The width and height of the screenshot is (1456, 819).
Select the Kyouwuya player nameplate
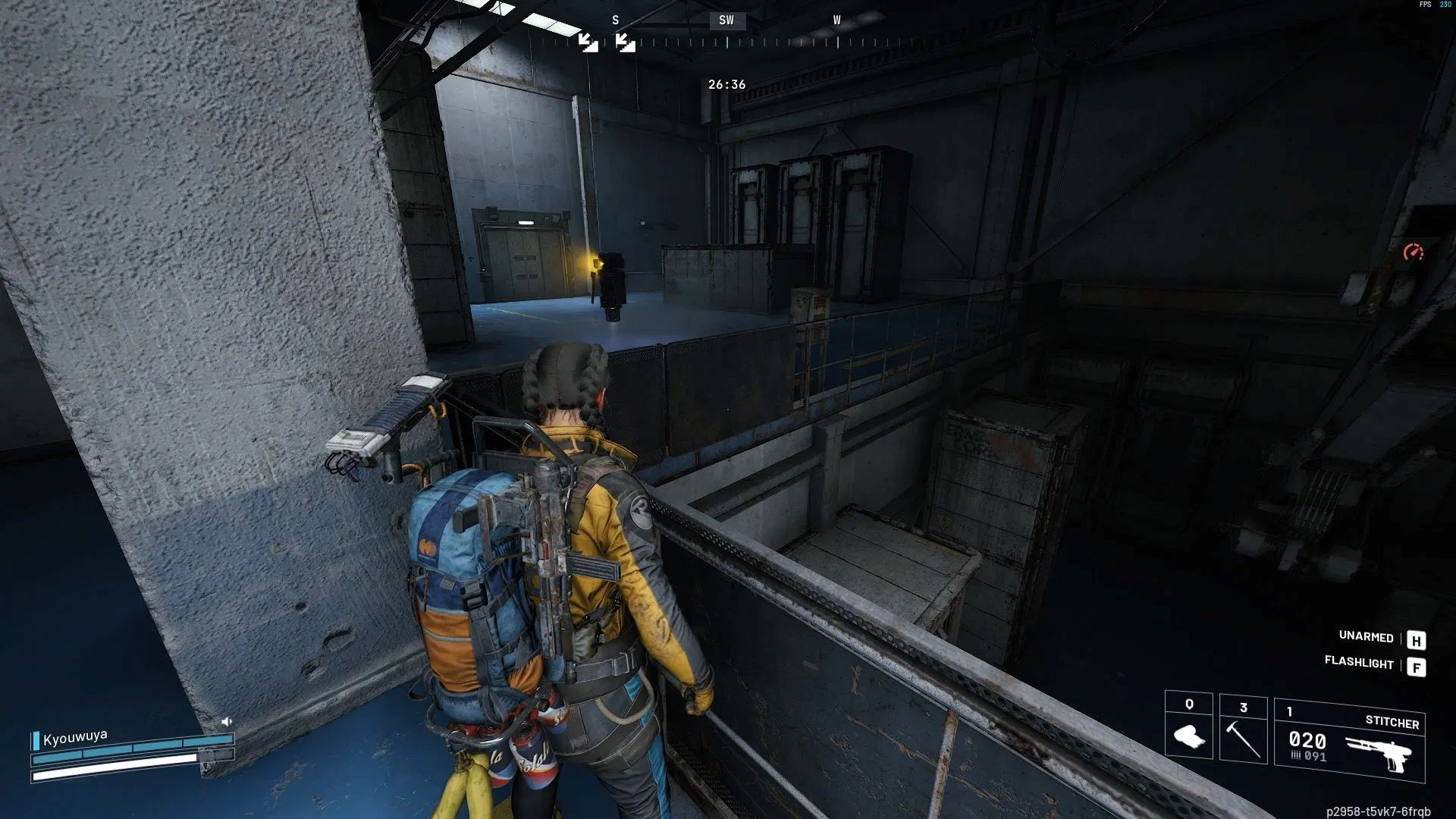(x=75, y=737)
